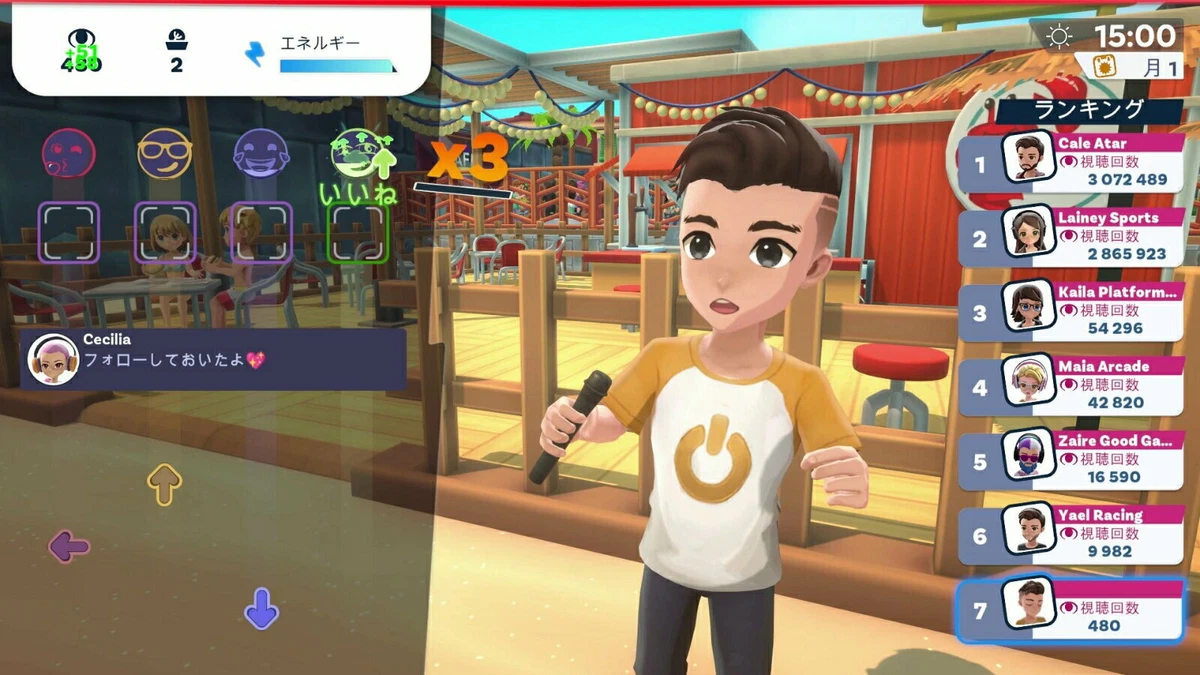Open Maia Arcade's ranking entry

tap(1071, 385)
